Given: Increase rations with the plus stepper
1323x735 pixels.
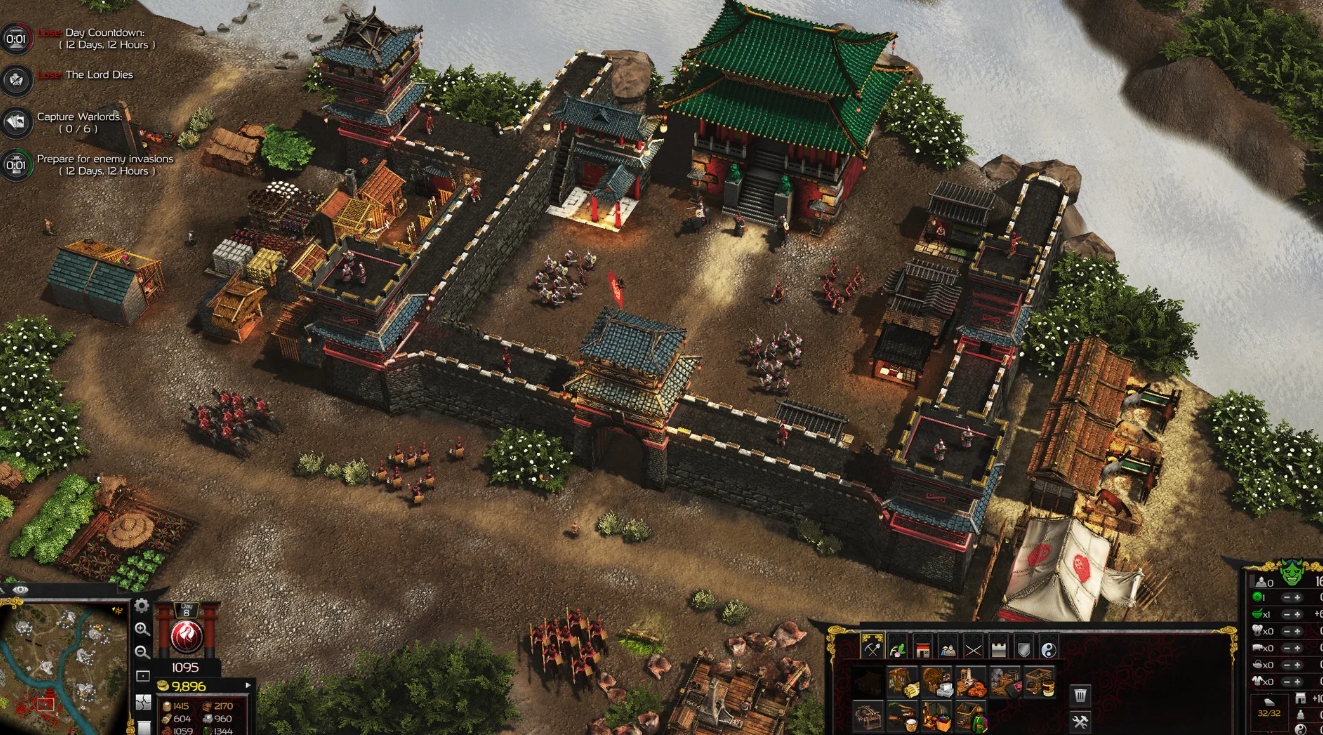Looking at the screenshot, I should 1298,614.
